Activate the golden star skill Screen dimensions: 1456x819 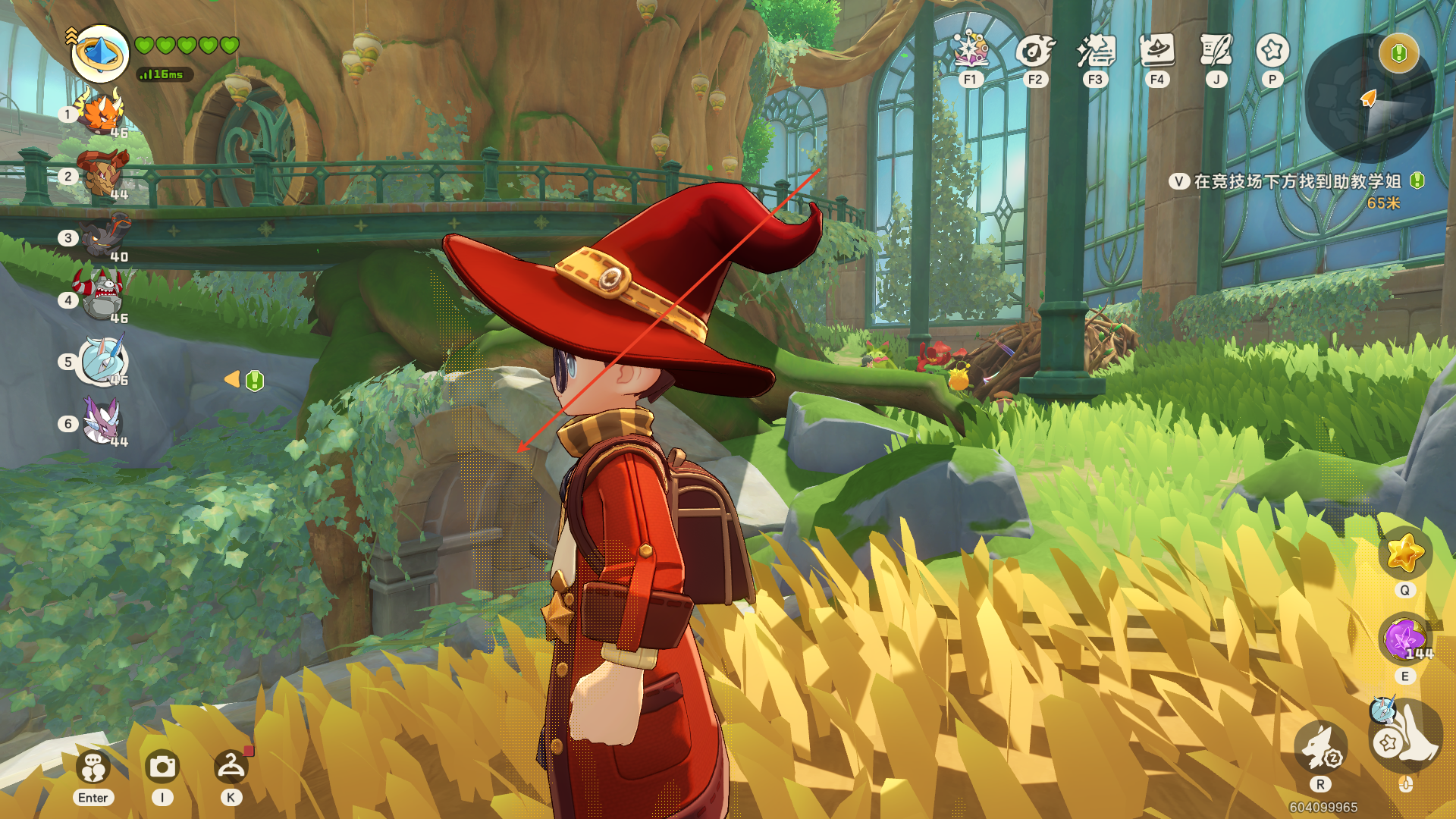point(1404,553)
